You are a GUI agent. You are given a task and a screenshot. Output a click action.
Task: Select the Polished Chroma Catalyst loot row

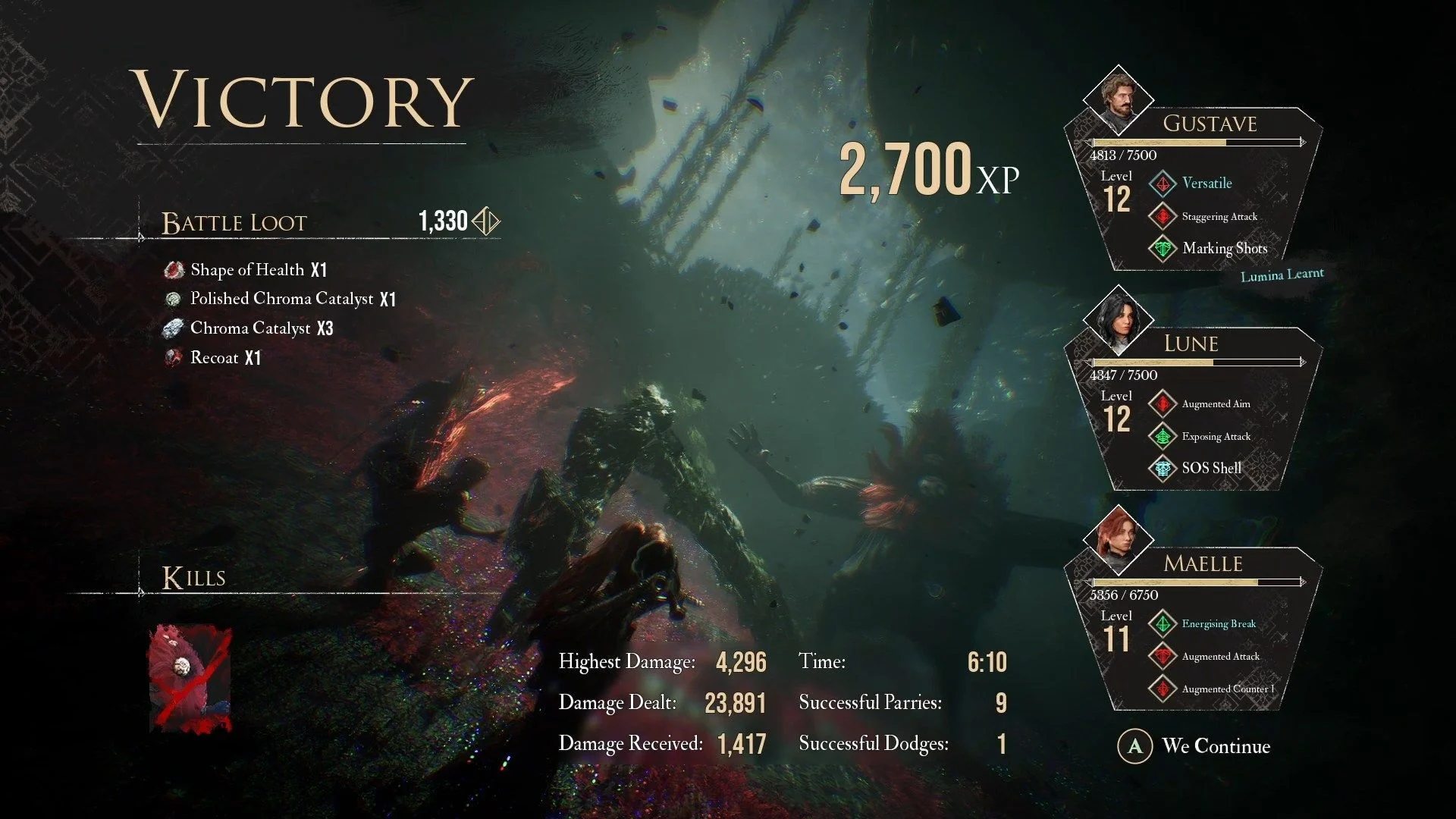(281, 299)
